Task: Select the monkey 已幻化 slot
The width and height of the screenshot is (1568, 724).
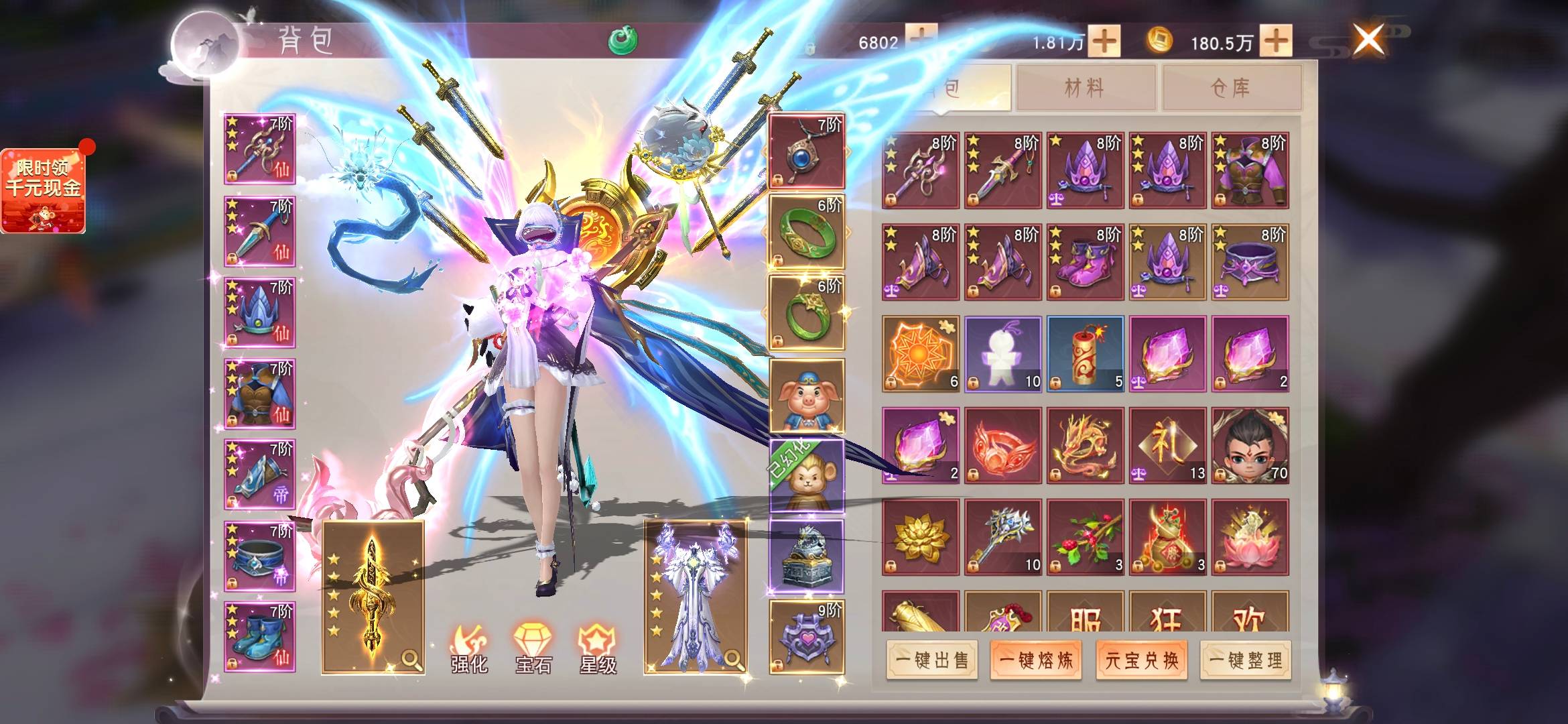Action: click(806, 476)
